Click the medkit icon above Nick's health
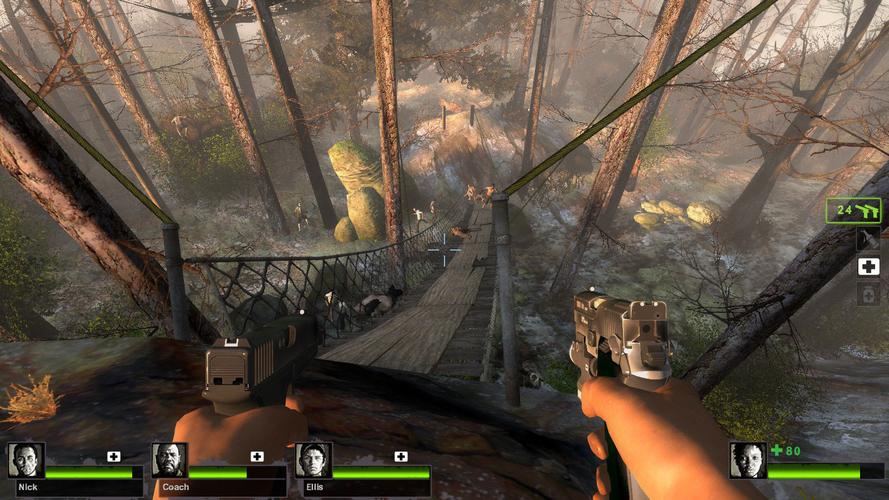 tap(114, 456)
